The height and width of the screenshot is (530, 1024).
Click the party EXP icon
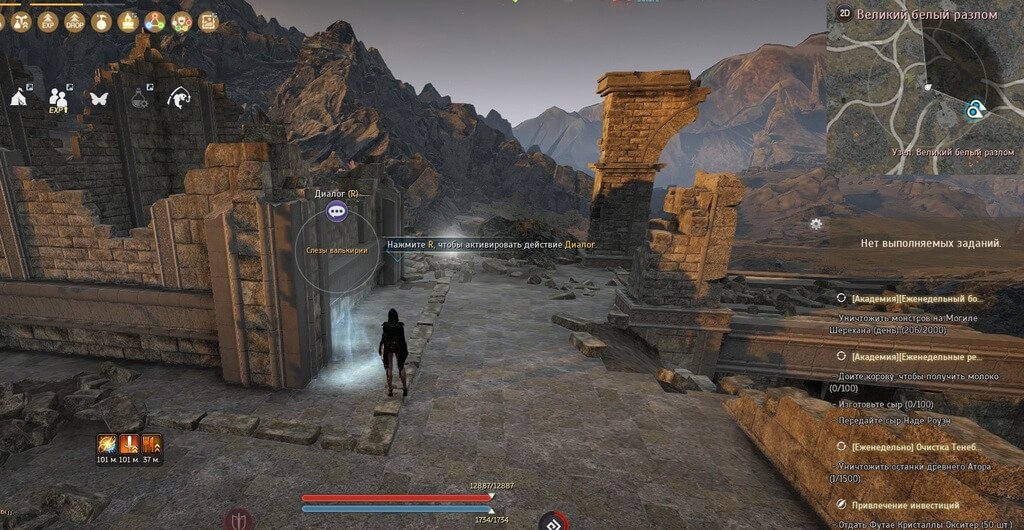[x=59, y=98]
